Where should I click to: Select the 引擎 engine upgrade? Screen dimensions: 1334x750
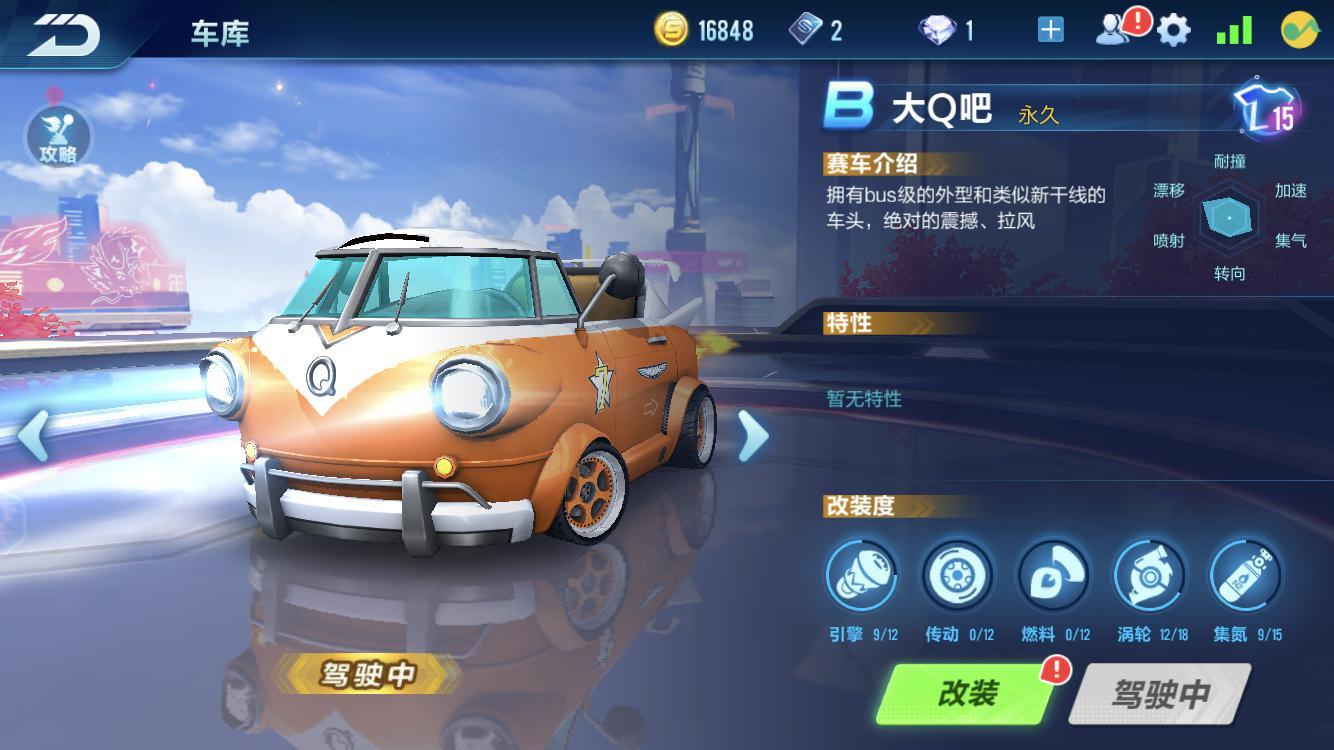(x=861, y=577)
